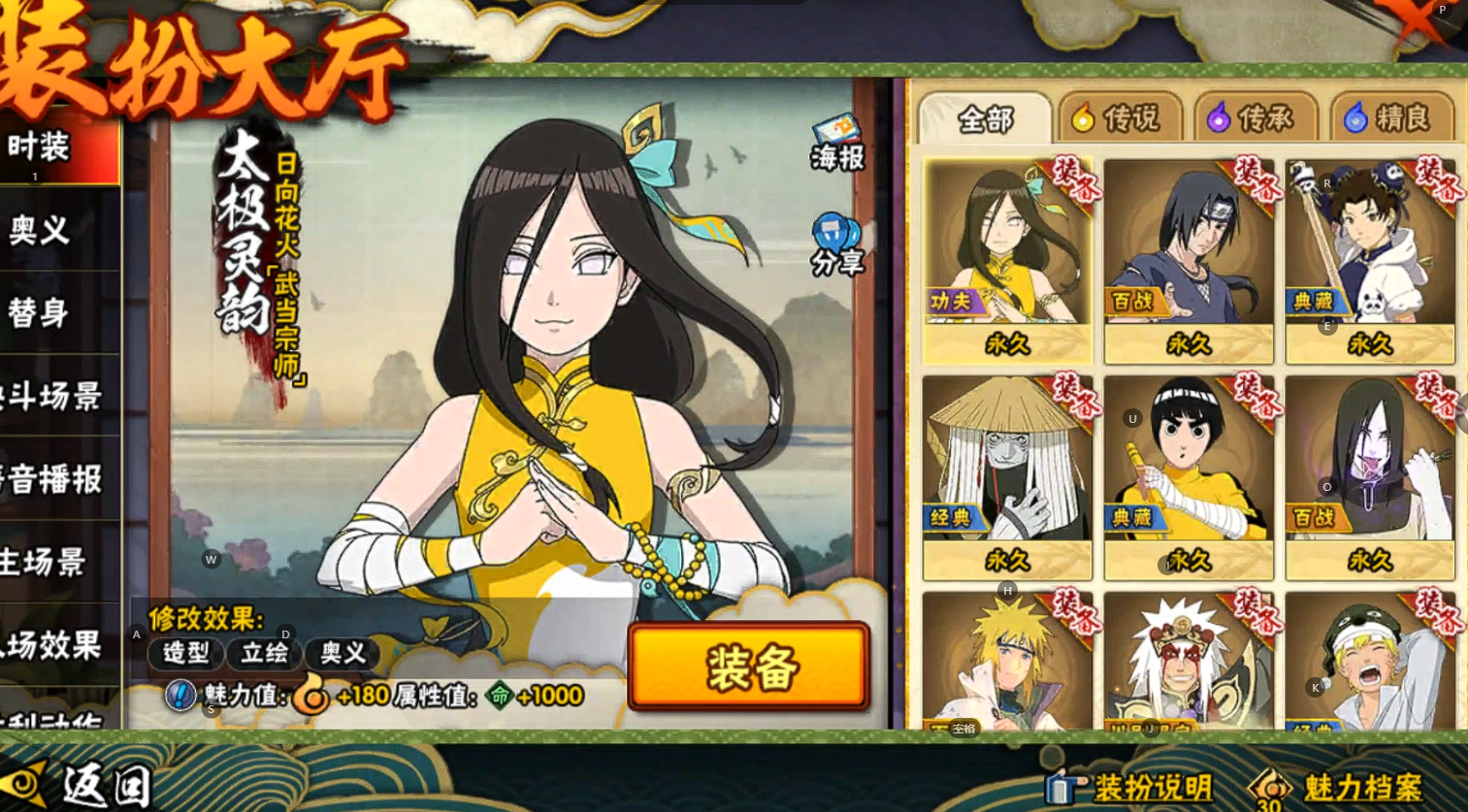Click the blue info icon beside 魅力值
Screen dimensions: 1468x812
(x=180, y=695)
